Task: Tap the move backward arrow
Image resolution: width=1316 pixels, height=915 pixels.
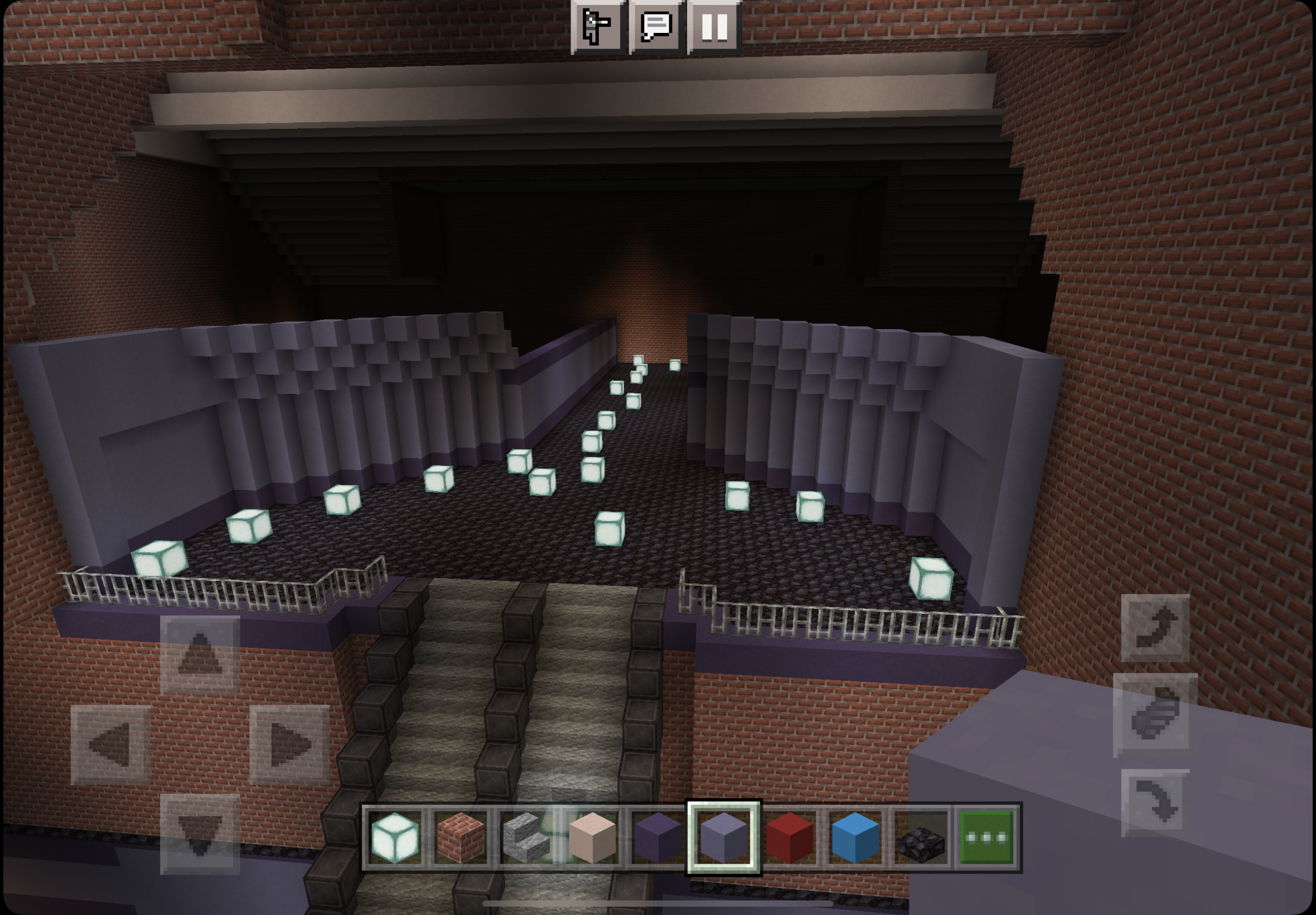Action: point(200,834)
